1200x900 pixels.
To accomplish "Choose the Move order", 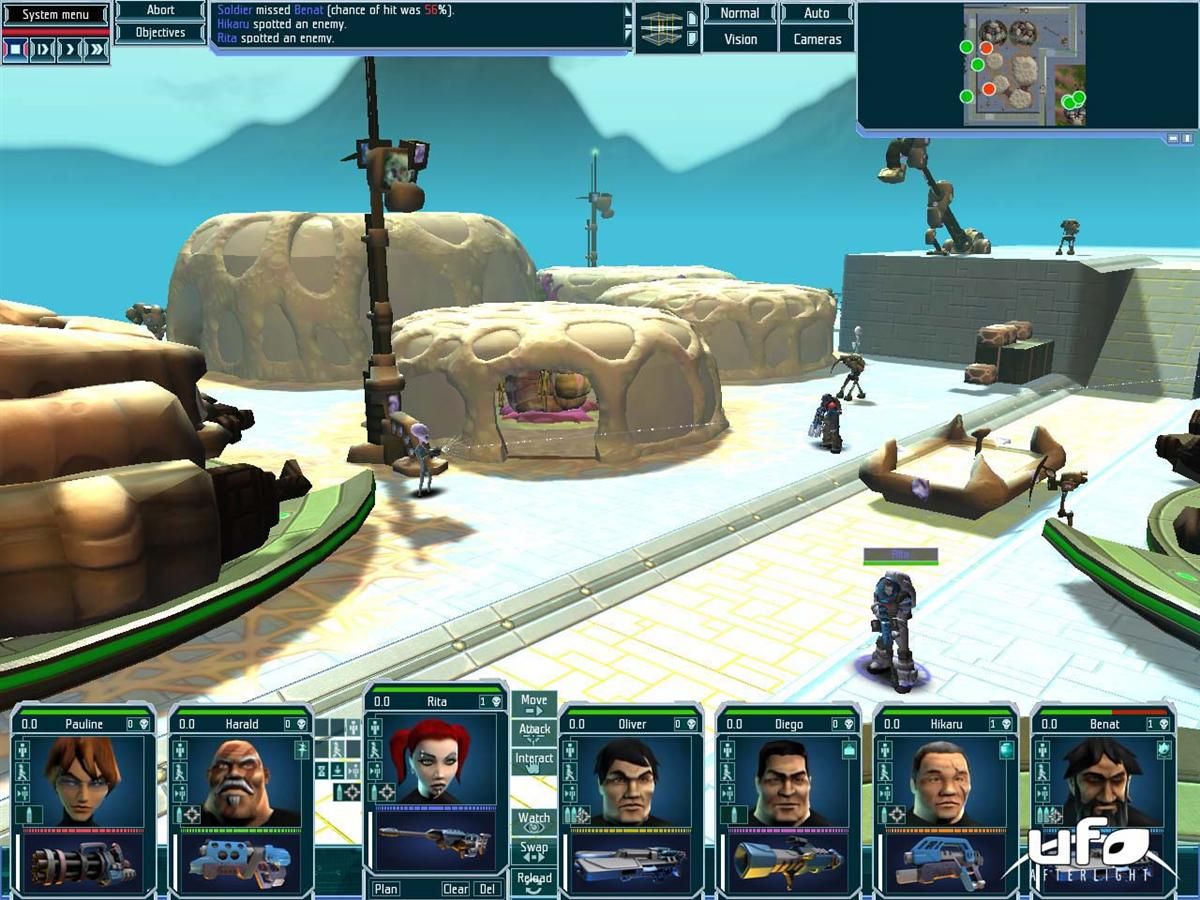I will point(534,705).
